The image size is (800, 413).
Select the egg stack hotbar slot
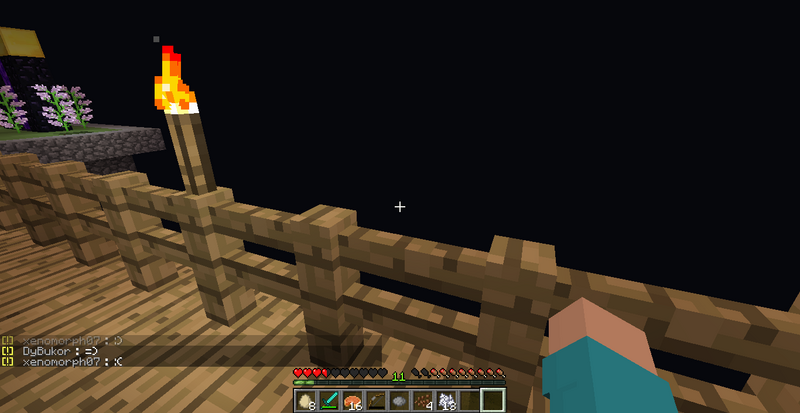pos(306,401)
